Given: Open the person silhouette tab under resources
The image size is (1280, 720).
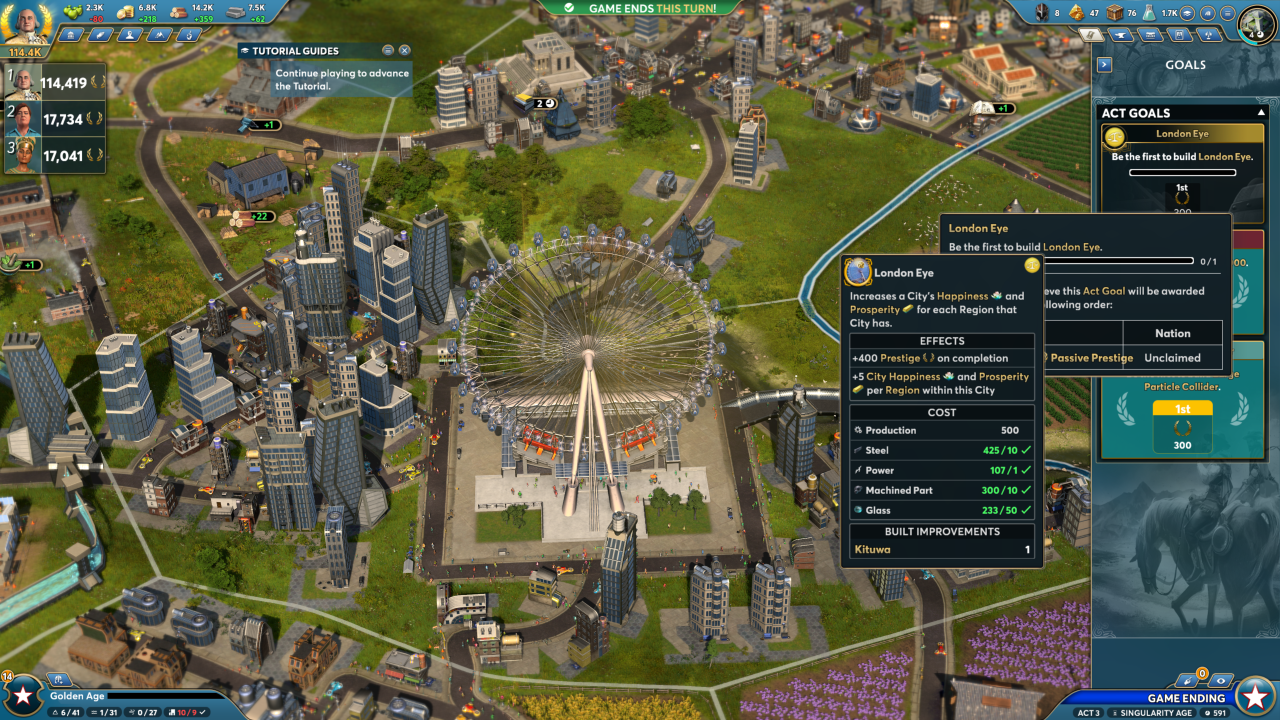Looking at the screenshot, I should pos(129,35).
